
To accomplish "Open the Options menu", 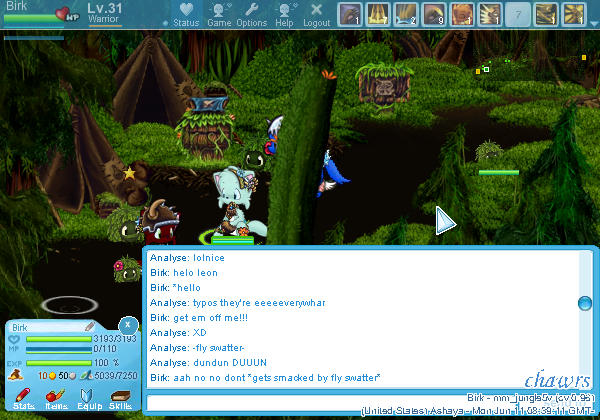I will 252,14.
